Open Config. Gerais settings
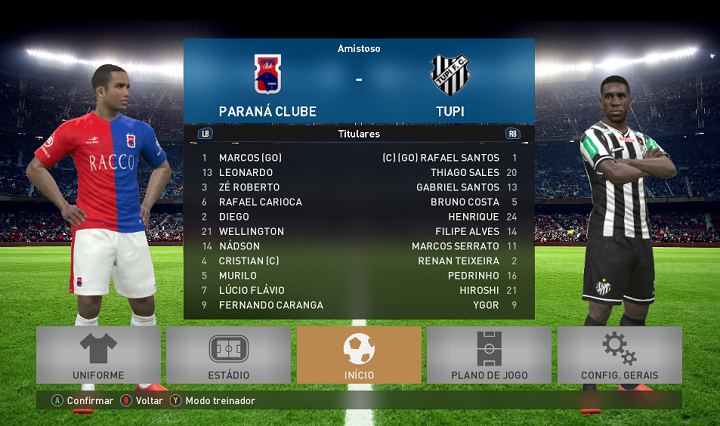This screenshot has width=720, height=426. point(619,355)
